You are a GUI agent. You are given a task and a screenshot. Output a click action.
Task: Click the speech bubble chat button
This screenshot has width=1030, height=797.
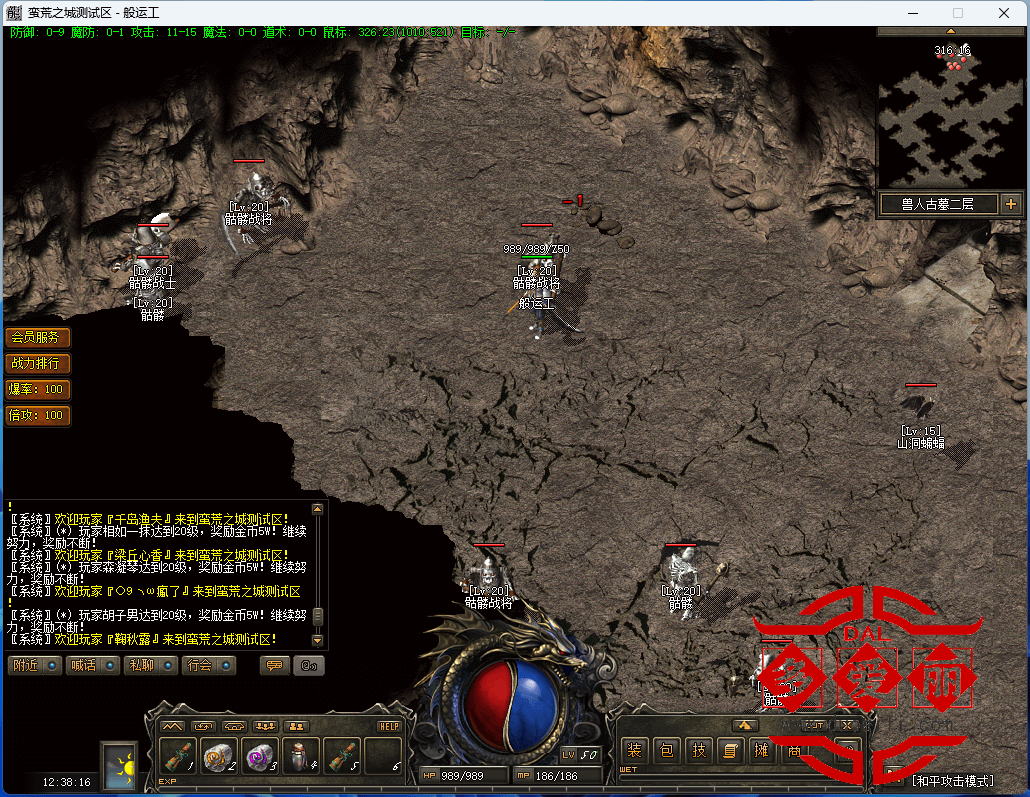[273, 665]
